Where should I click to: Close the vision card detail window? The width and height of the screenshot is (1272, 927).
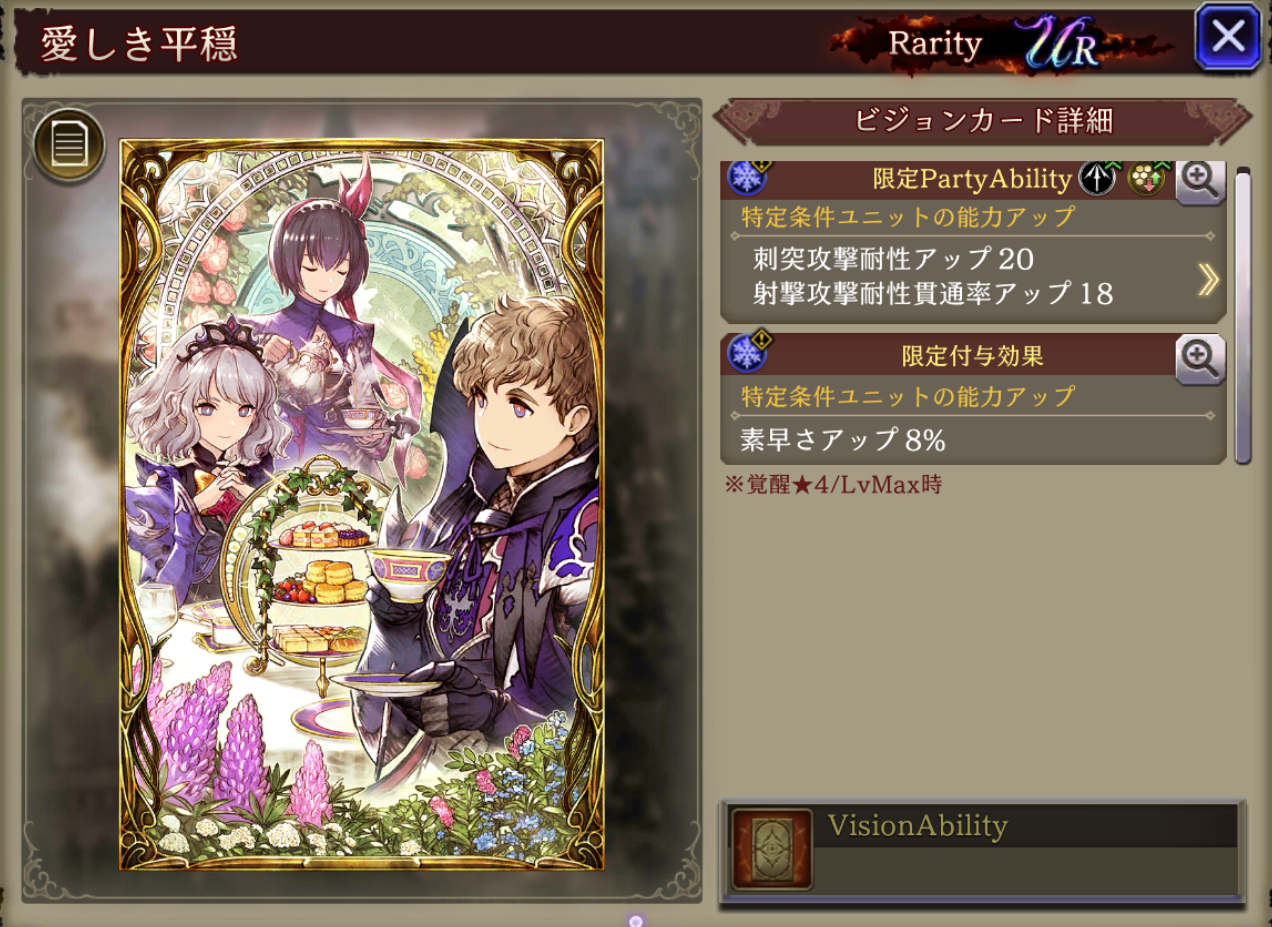tap(1227, 38)
